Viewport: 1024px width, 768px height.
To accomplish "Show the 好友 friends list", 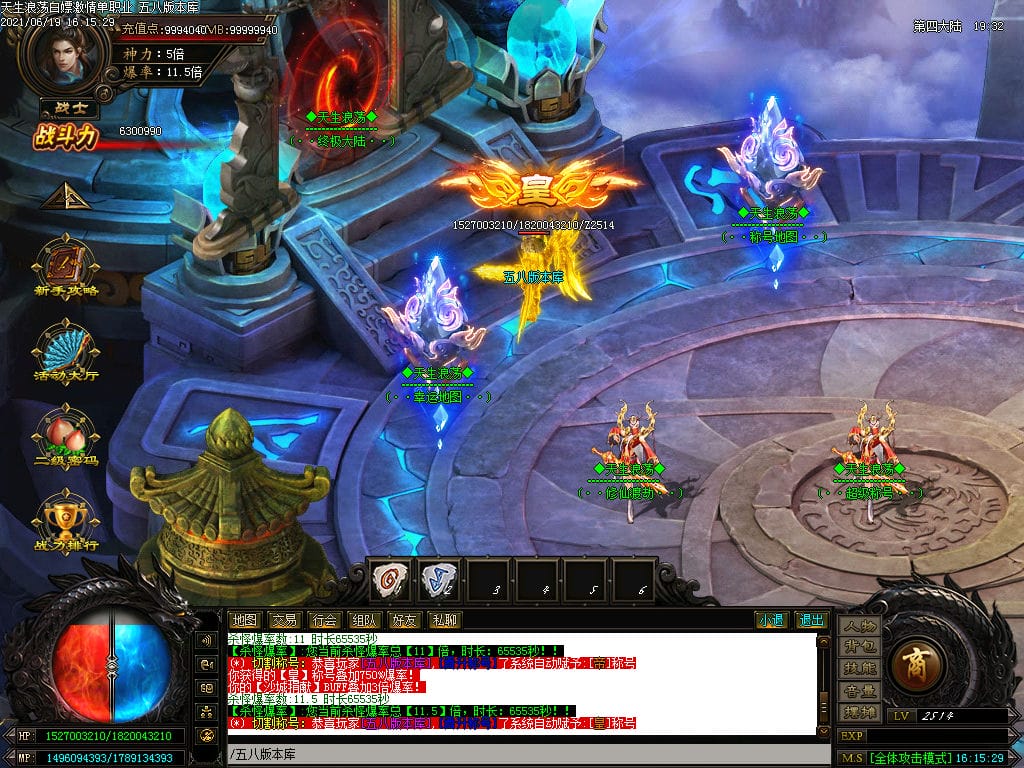I will coord(405,620).
